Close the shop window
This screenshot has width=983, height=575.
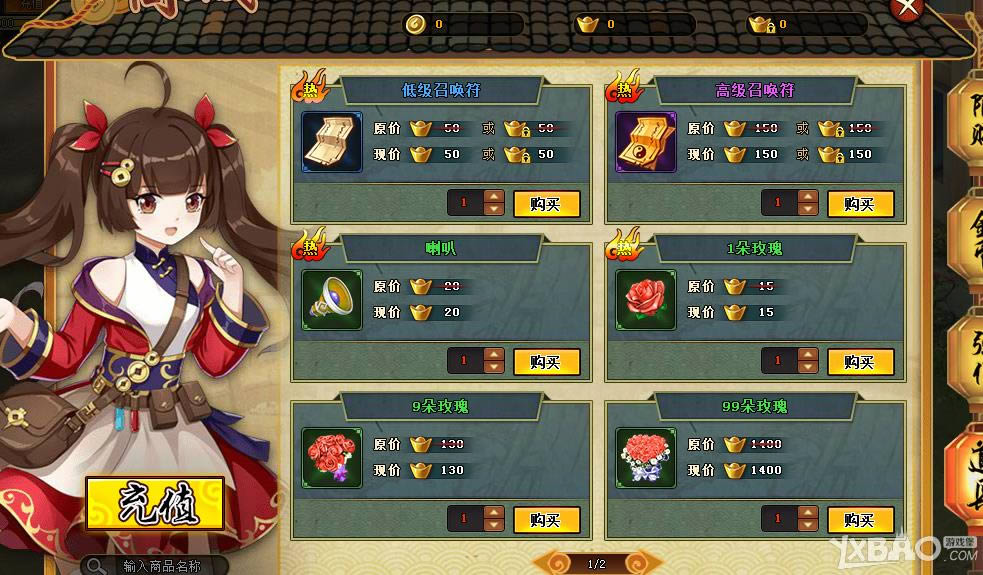coord(906,8)
